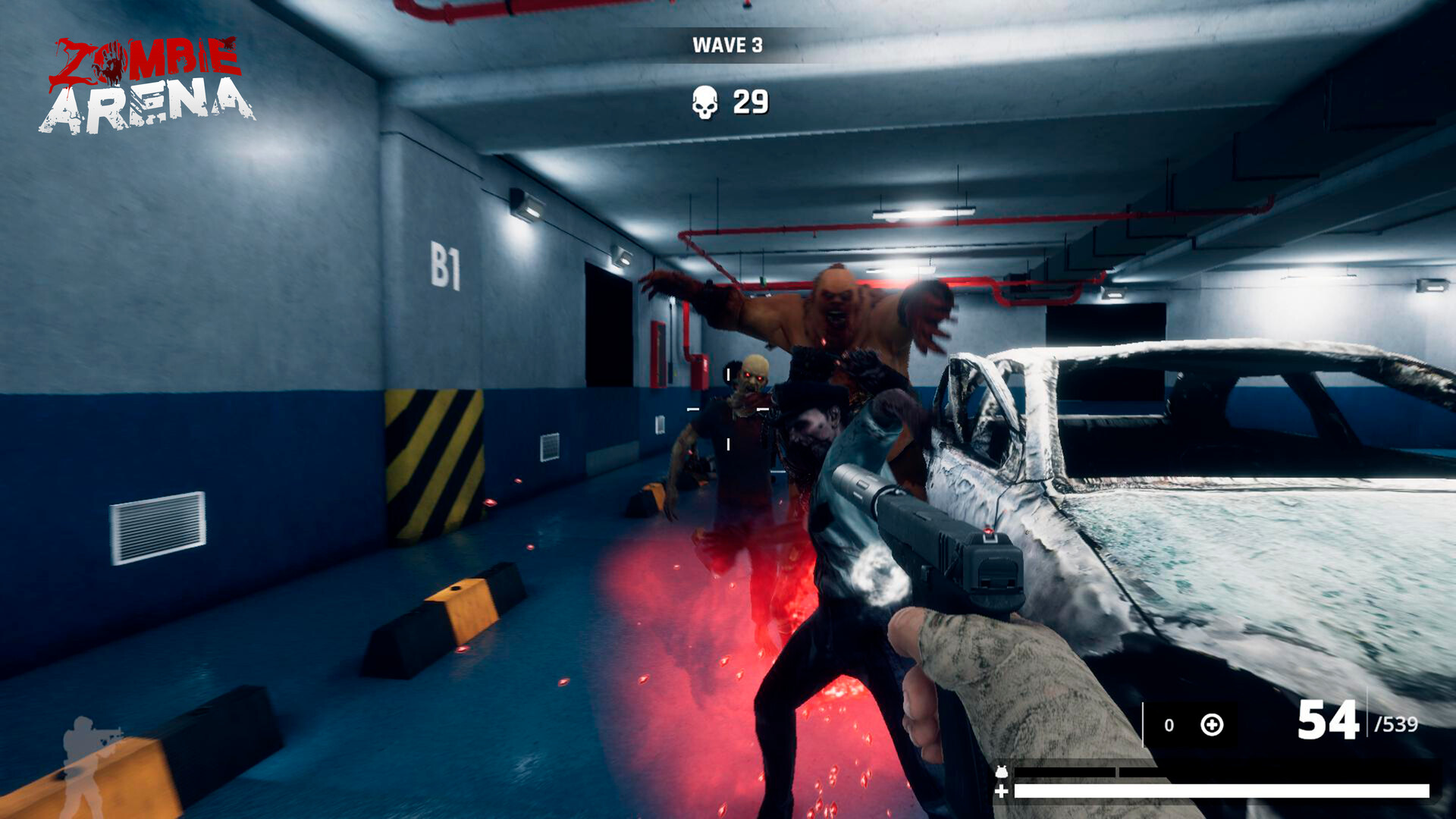Viewport: 1456px width, 819px height.
Task: Select the medkit plus icon
Action: [1211, 725]
